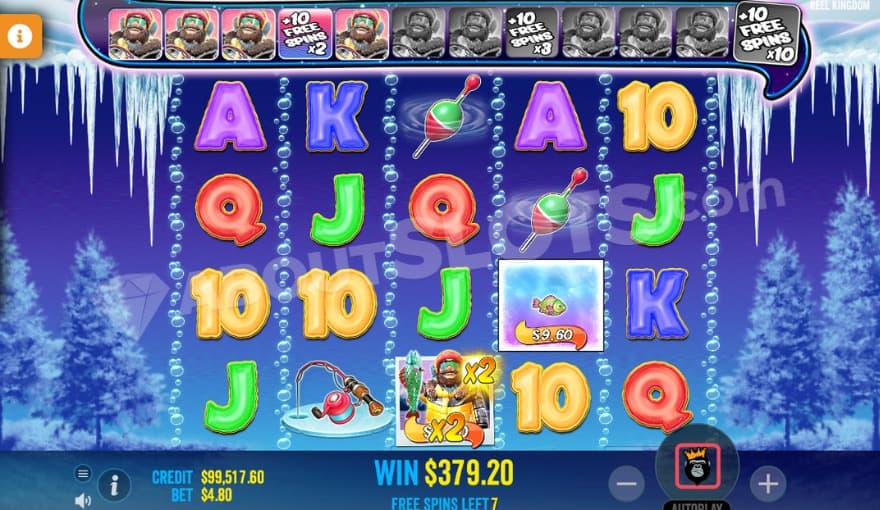Hit the gorilla spin button
This screenshot has height=510, width=880.
697,465
